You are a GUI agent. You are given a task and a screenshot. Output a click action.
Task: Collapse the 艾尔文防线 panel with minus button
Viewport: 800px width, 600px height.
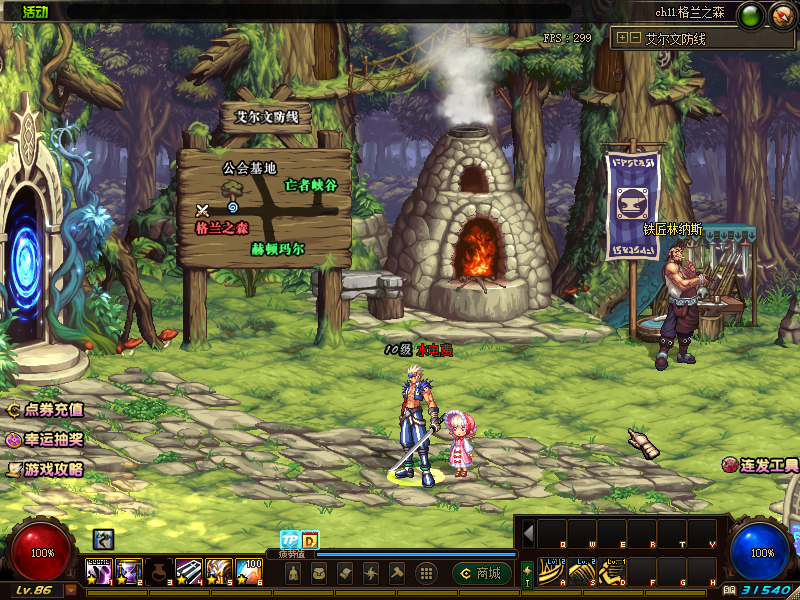(x=635, y=38)
